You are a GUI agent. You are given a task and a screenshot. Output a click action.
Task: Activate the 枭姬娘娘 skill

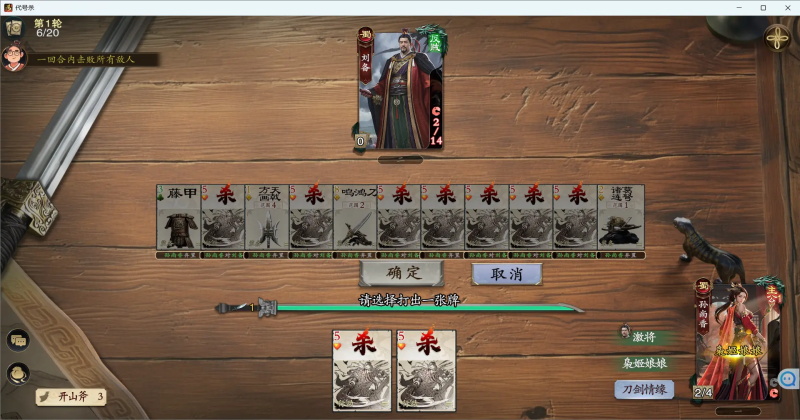643,363
